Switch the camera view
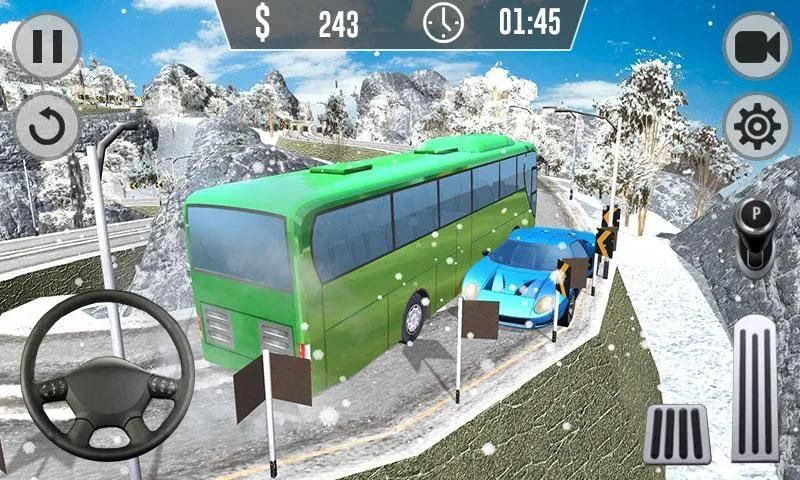This screenshot has width=800, height=480. pos(757,47)
